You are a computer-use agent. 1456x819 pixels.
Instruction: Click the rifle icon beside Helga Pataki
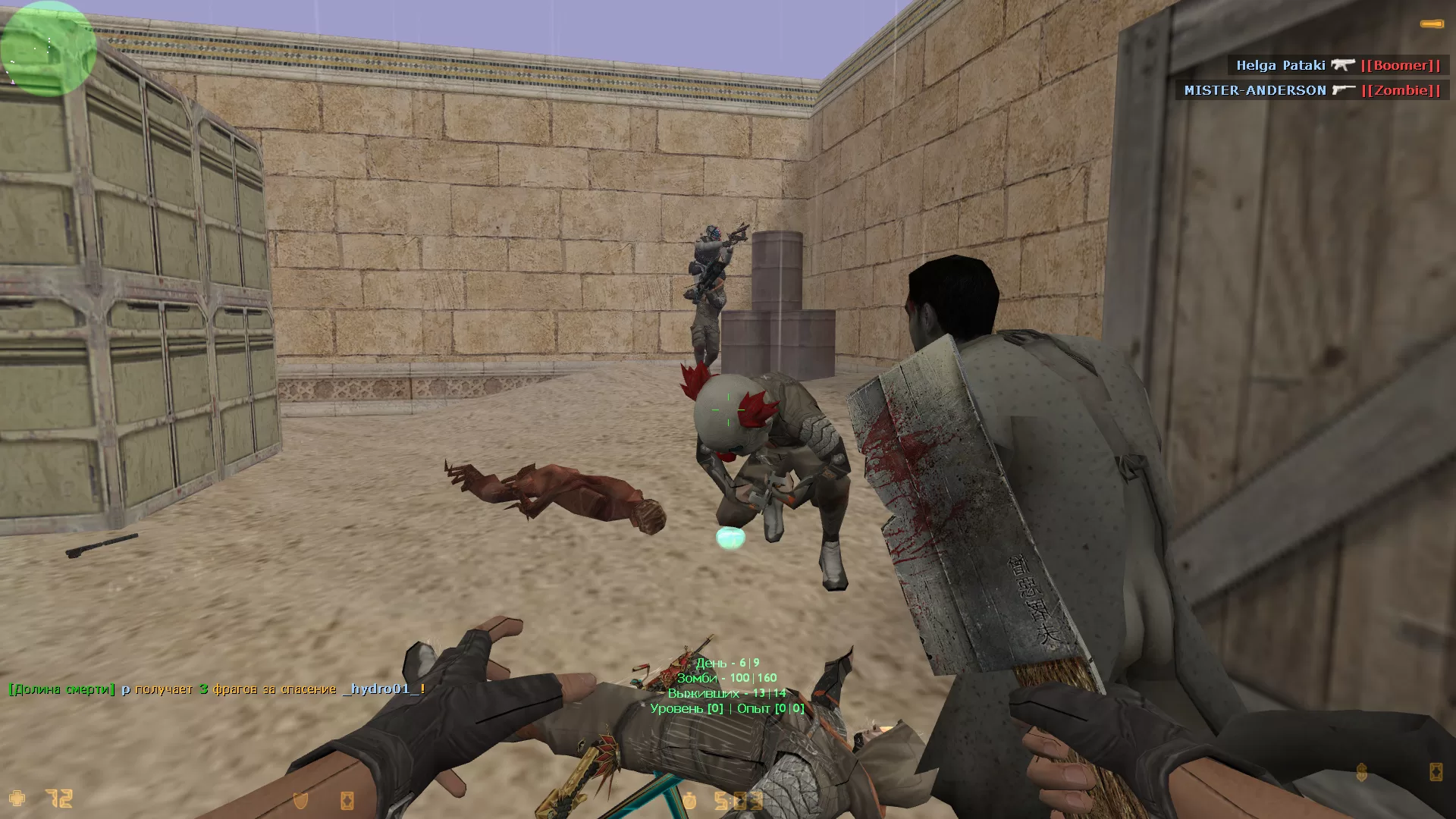1344,65
